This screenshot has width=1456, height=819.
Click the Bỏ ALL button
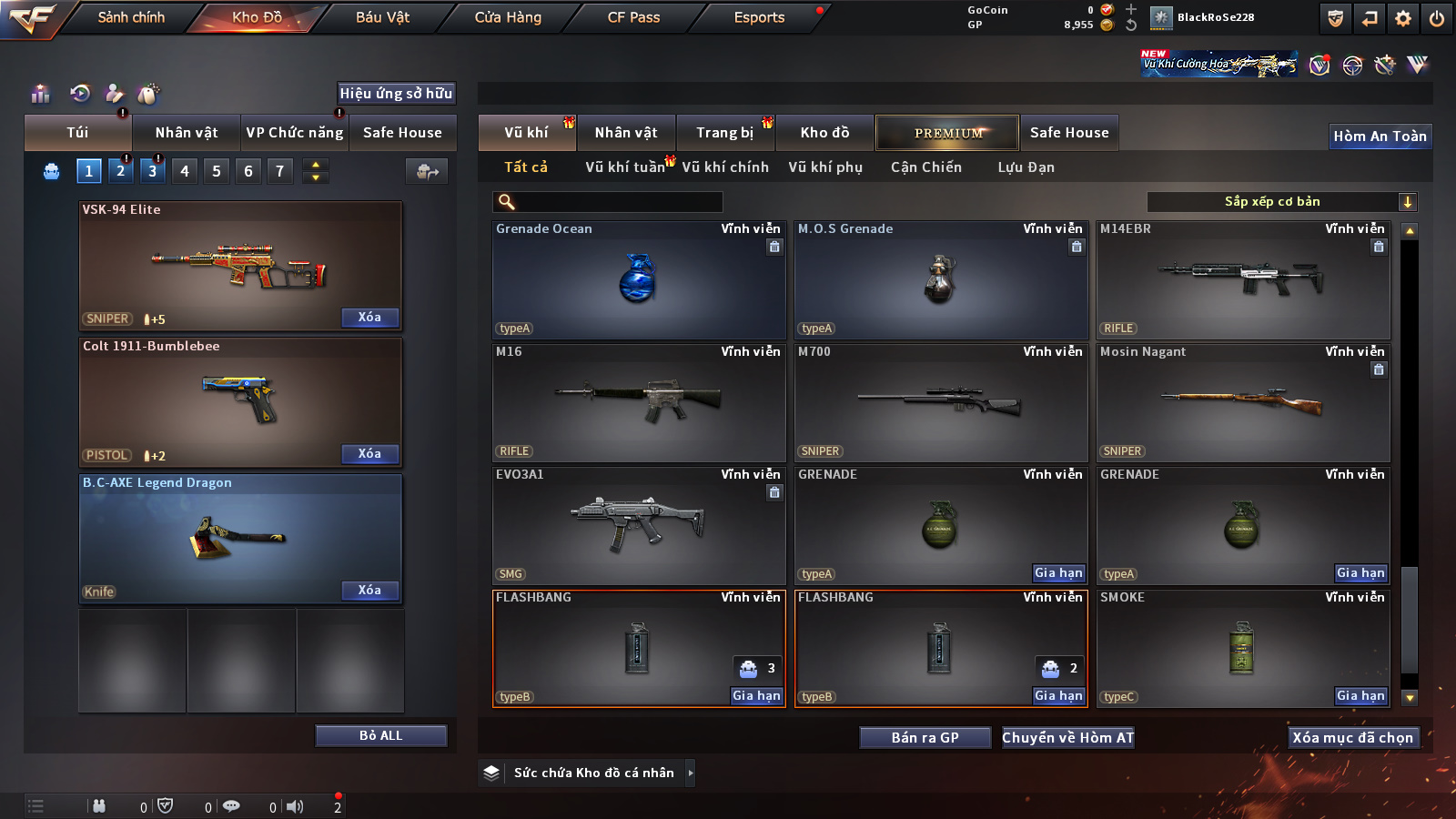[x=380, y=735]
